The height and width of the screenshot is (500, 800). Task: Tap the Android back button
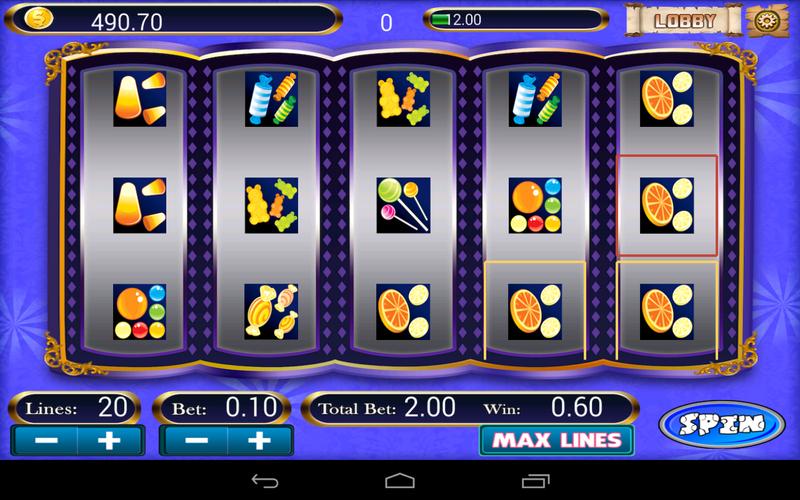(x=266, y=479)
